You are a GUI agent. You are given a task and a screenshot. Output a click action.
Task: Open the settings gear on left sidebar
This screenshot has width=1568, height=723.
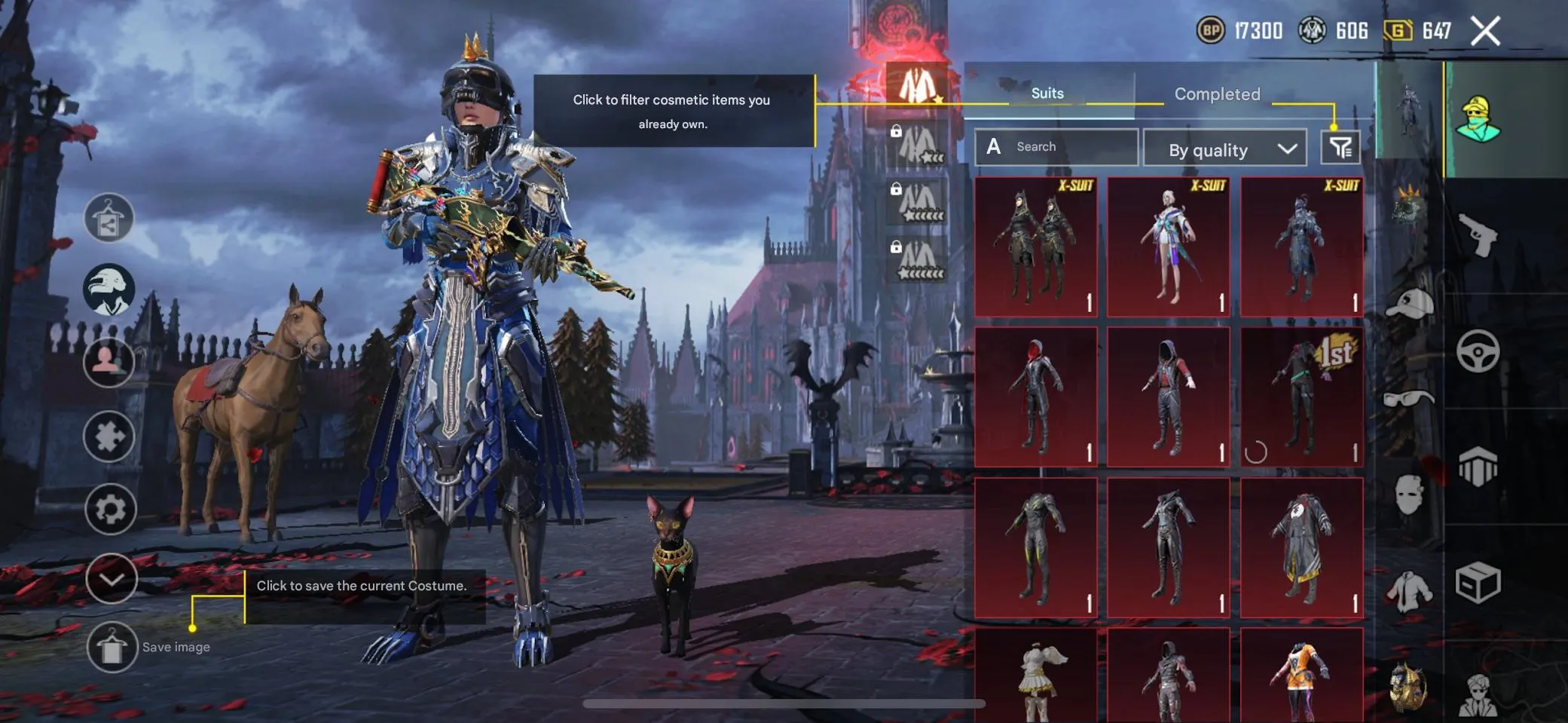click(x=110, y=508)
